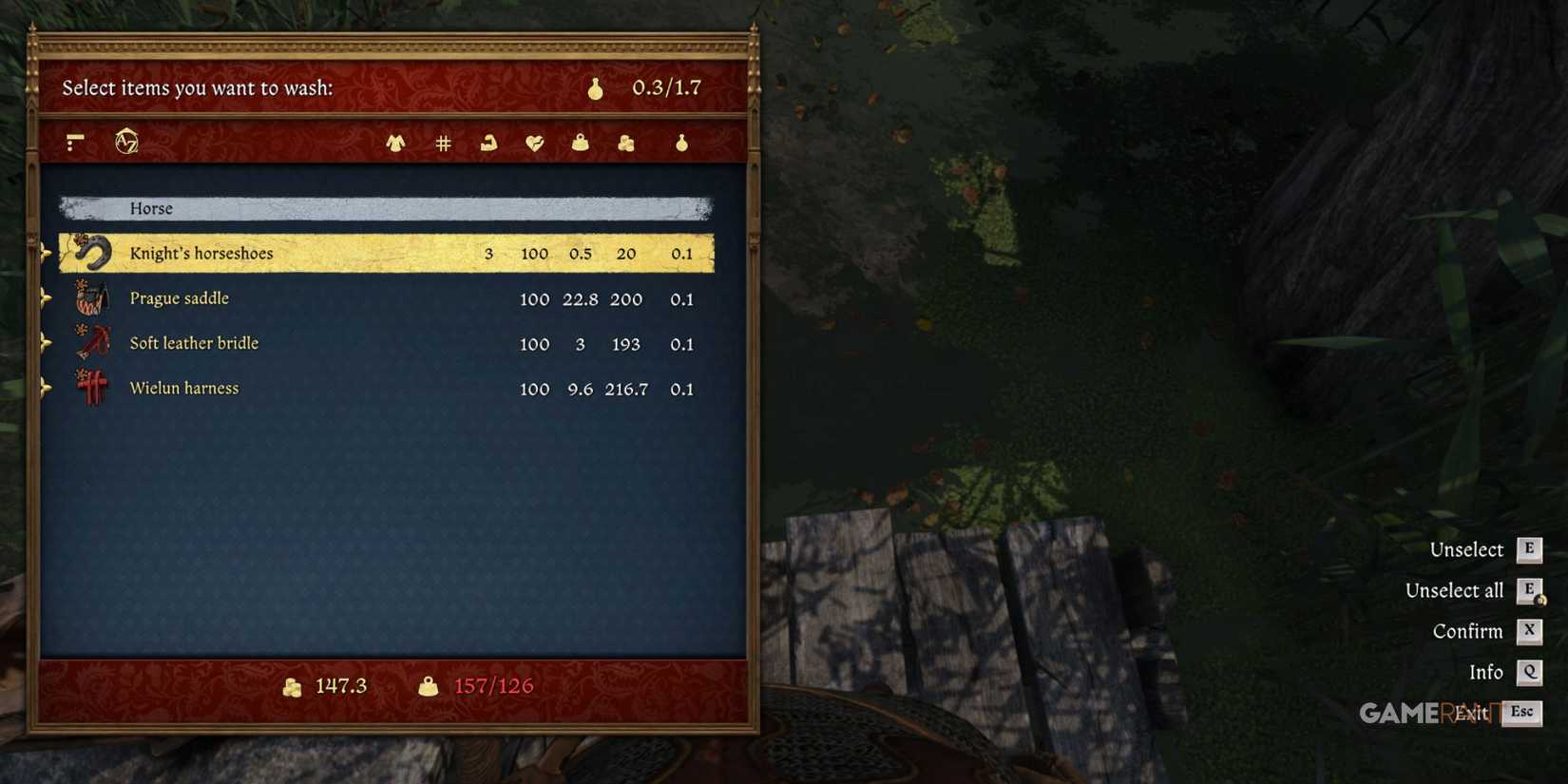Sort by condition via the heart icon

coord(534,143)
